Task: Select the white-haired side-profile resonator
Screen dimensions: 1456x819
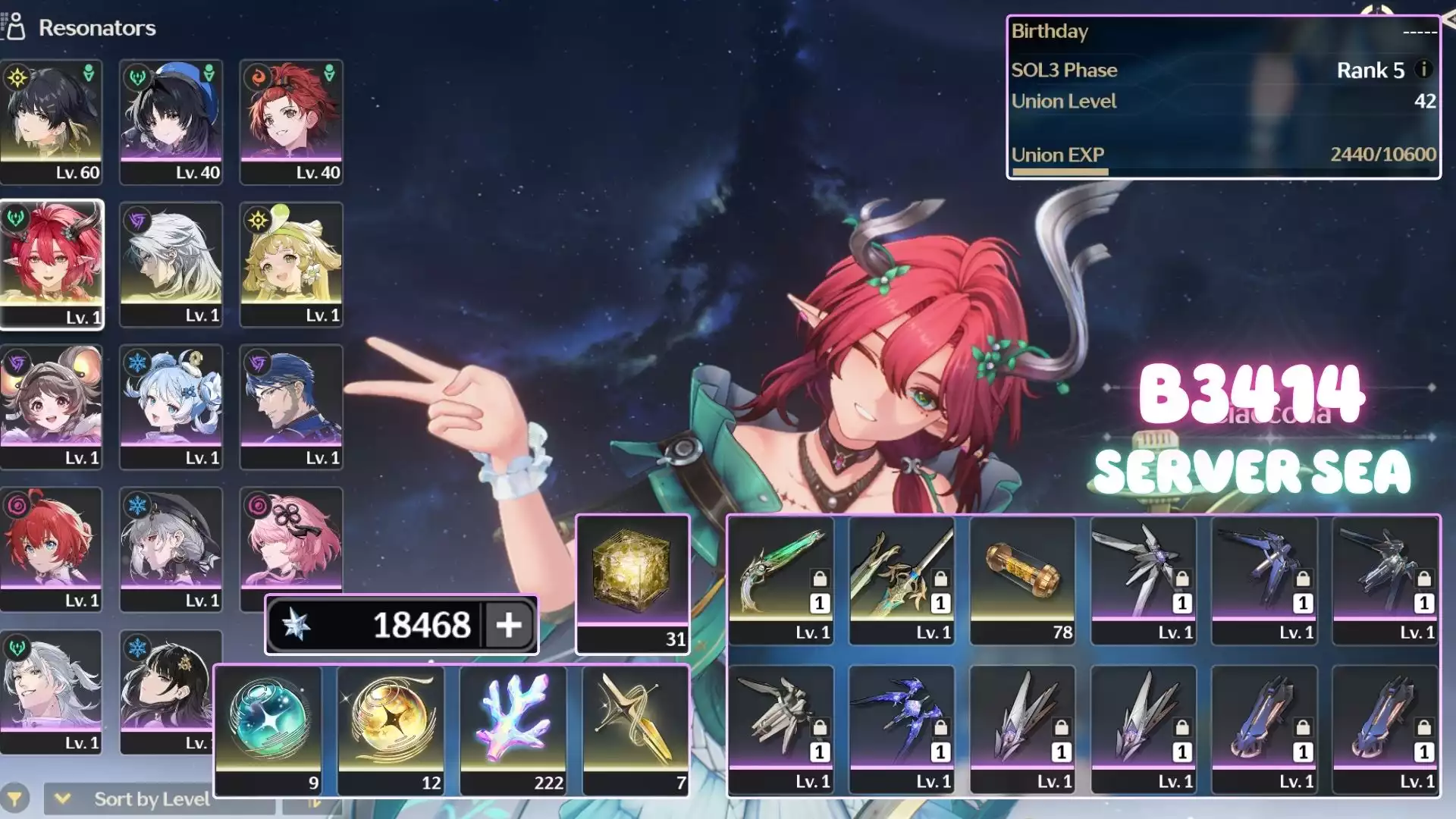Action: 171,264
